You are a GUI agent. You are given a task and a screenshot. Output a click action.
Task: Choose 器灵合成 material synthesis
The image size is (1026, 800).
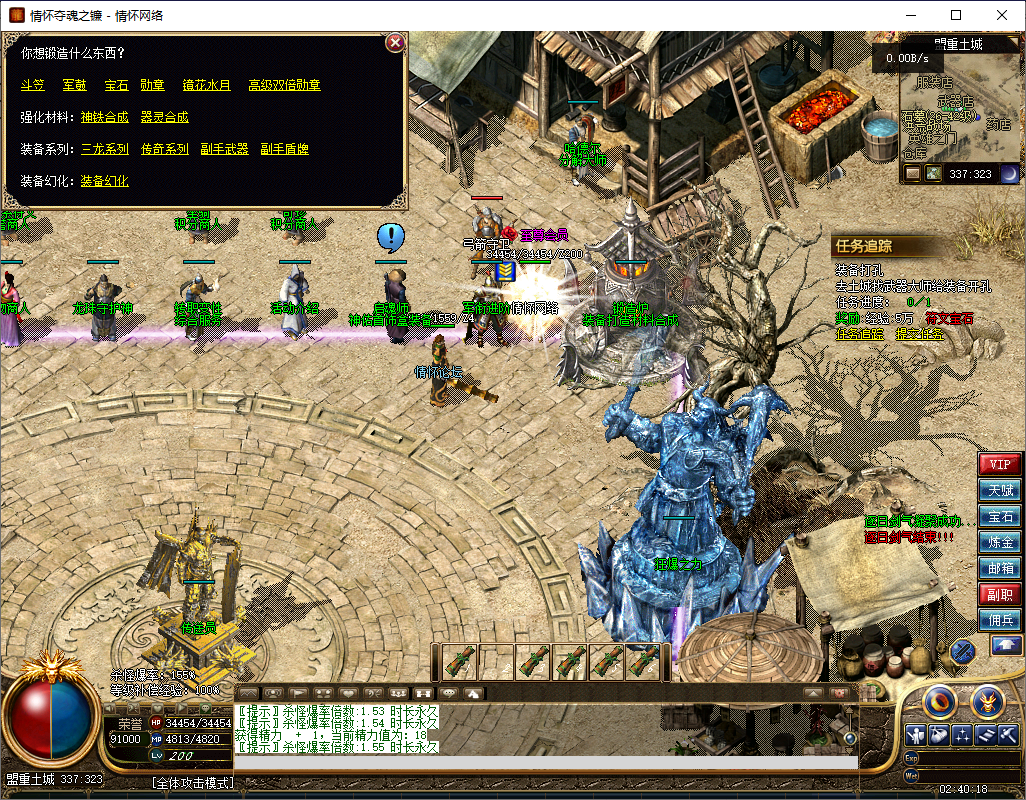[x=165, y=117]
